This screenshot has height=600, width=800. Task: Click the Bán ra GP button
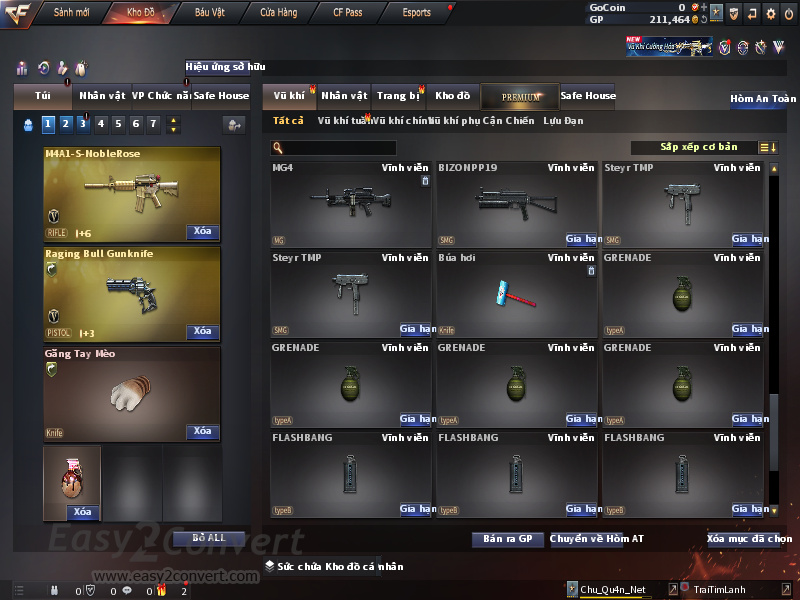[x=507, y=539]
